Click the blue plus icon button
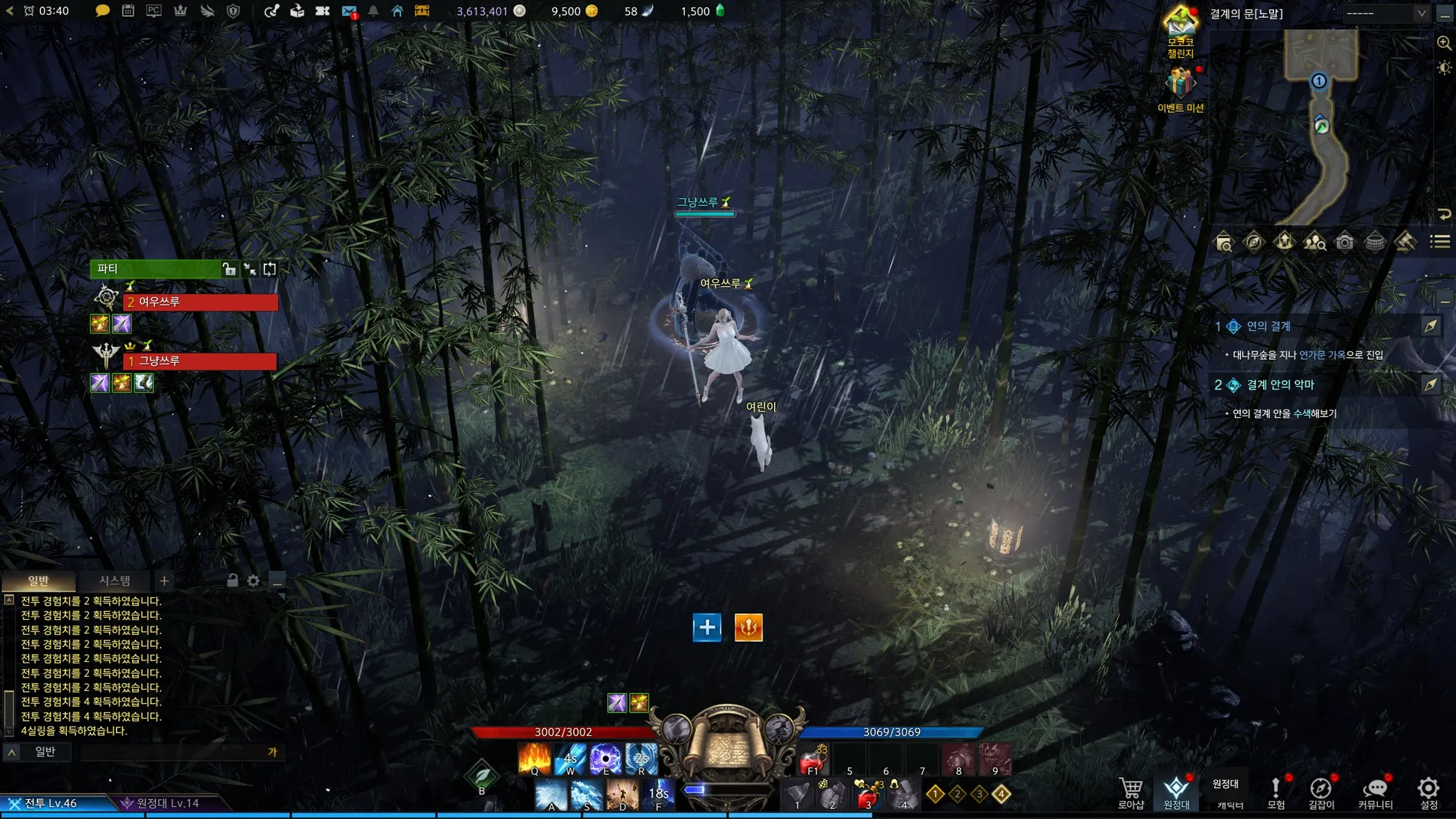This screenshot has height=819, width=1456. coord(707,627)
